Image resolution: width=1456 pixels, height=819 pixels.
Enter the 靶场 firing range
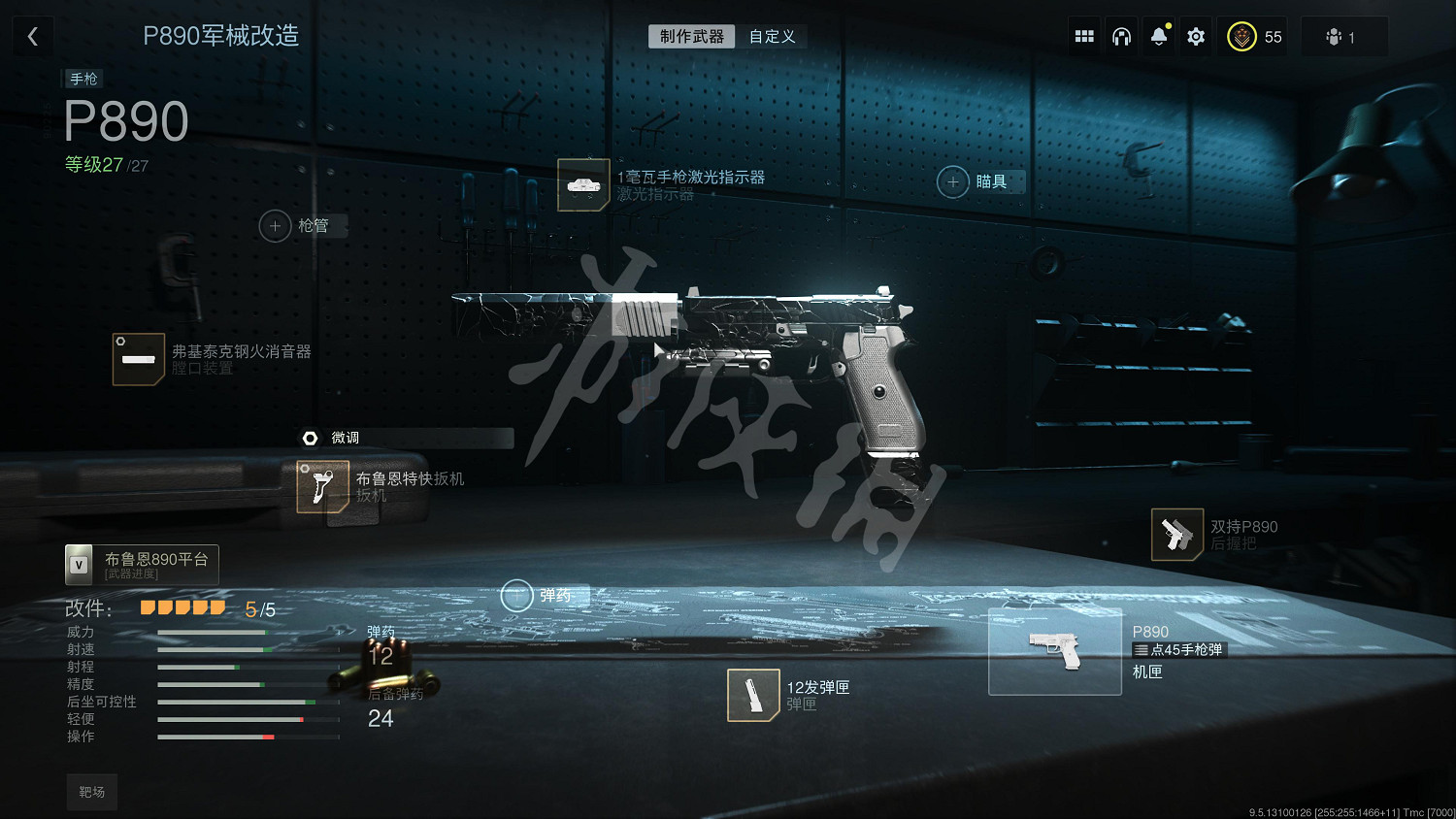pos(92,792)
